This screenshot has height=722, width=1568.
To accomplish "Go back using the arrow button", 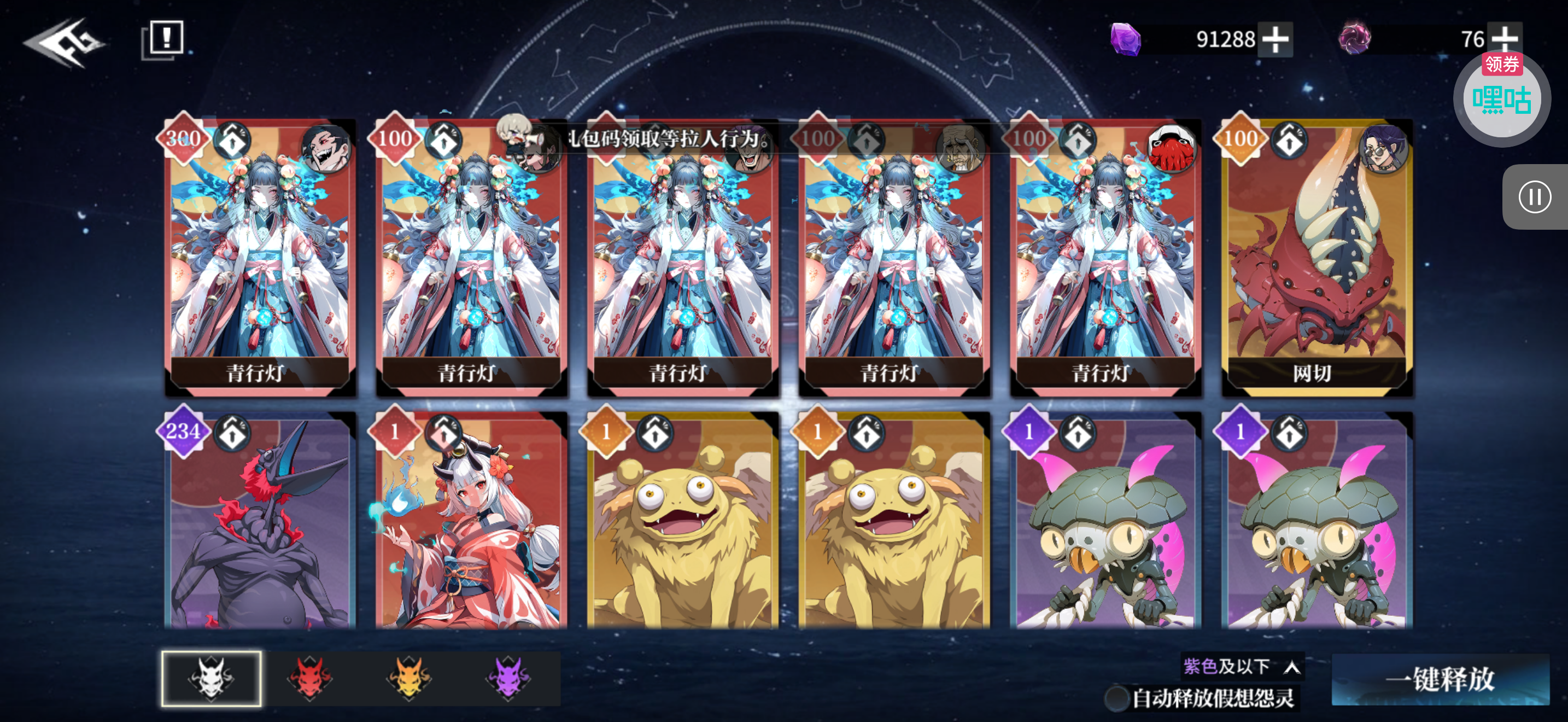I will click(64, 42).
